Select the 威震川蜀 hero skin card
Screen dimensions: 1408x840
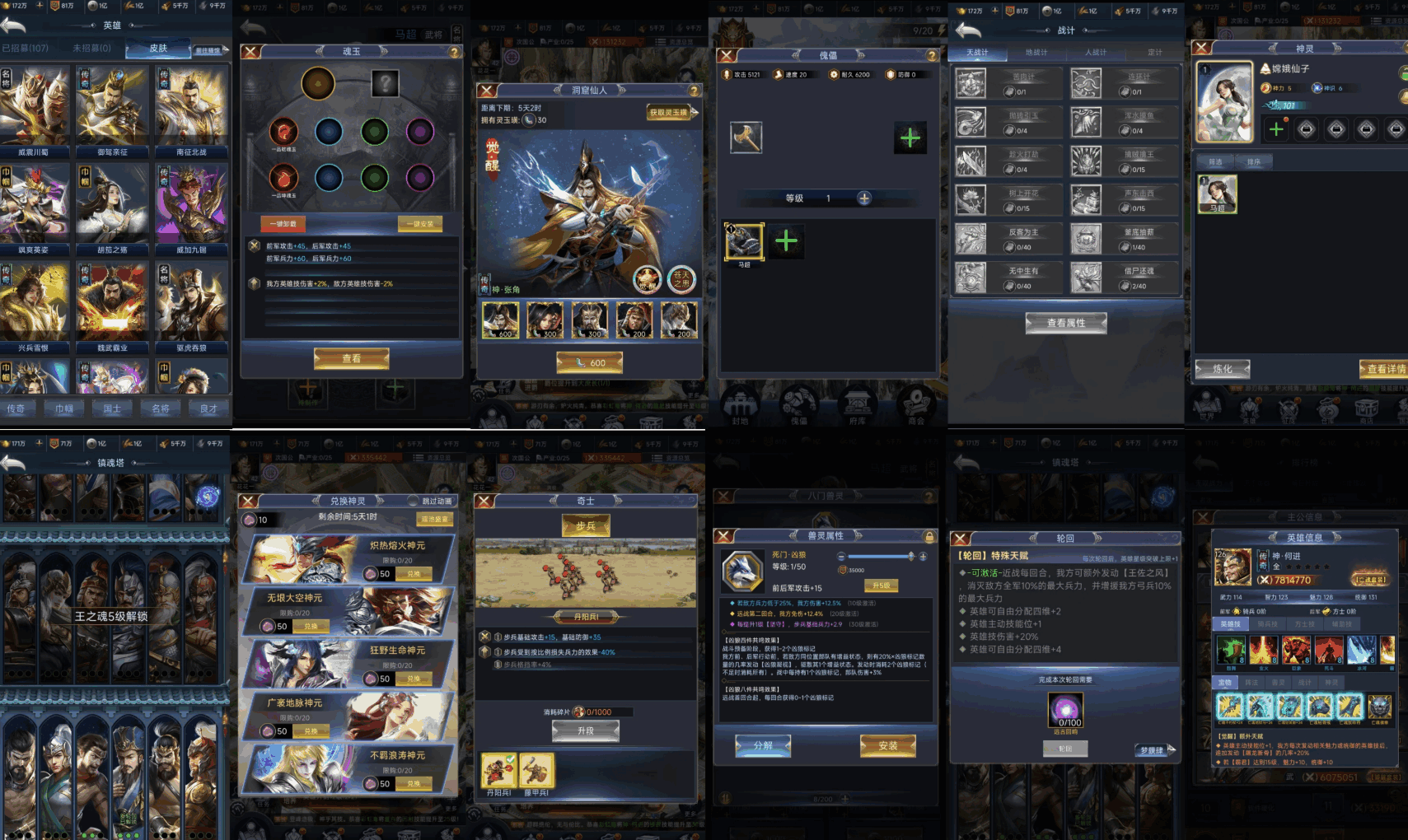coord(35,111)
